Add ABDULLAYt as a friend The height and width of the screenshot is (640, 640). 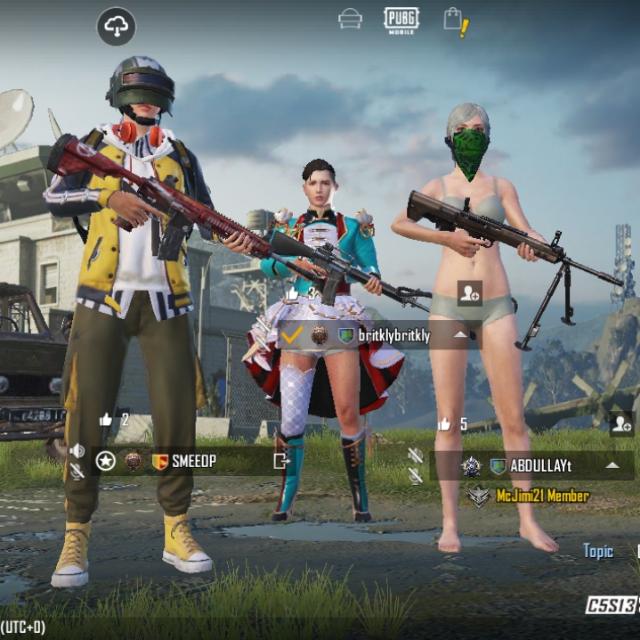coord(620,423)
